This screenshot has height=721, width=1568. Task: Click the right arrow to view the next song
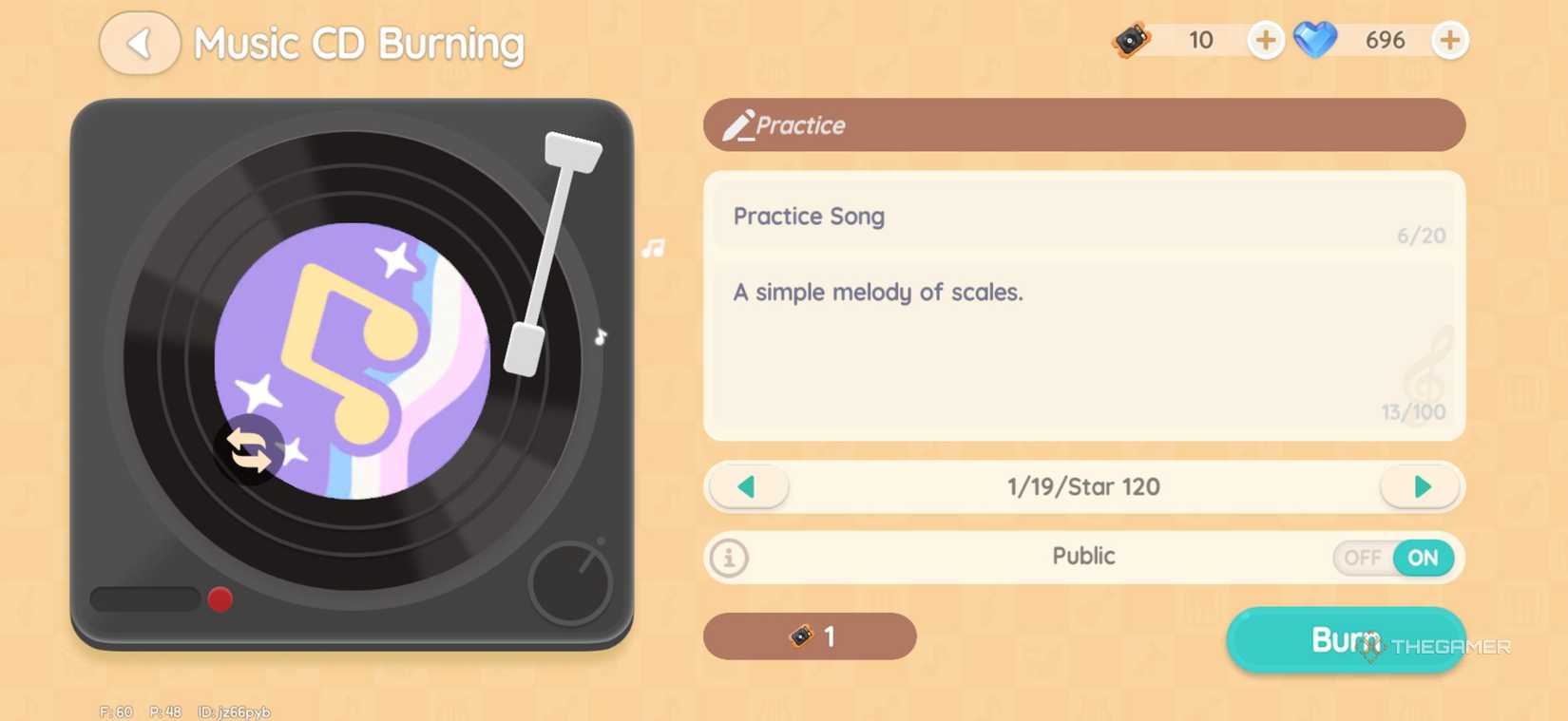click(1420, 486)
